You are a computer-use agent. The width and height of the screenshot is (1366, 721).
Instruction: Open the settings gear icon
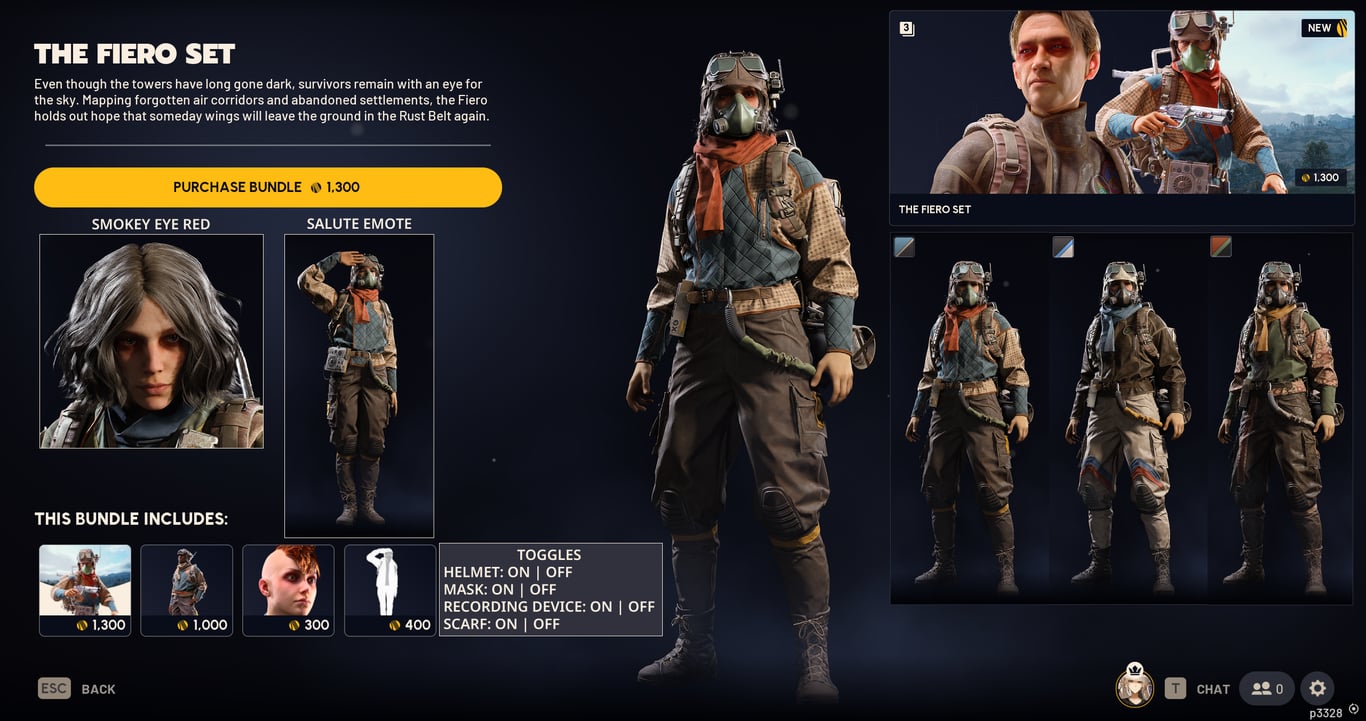point(1317,688)
